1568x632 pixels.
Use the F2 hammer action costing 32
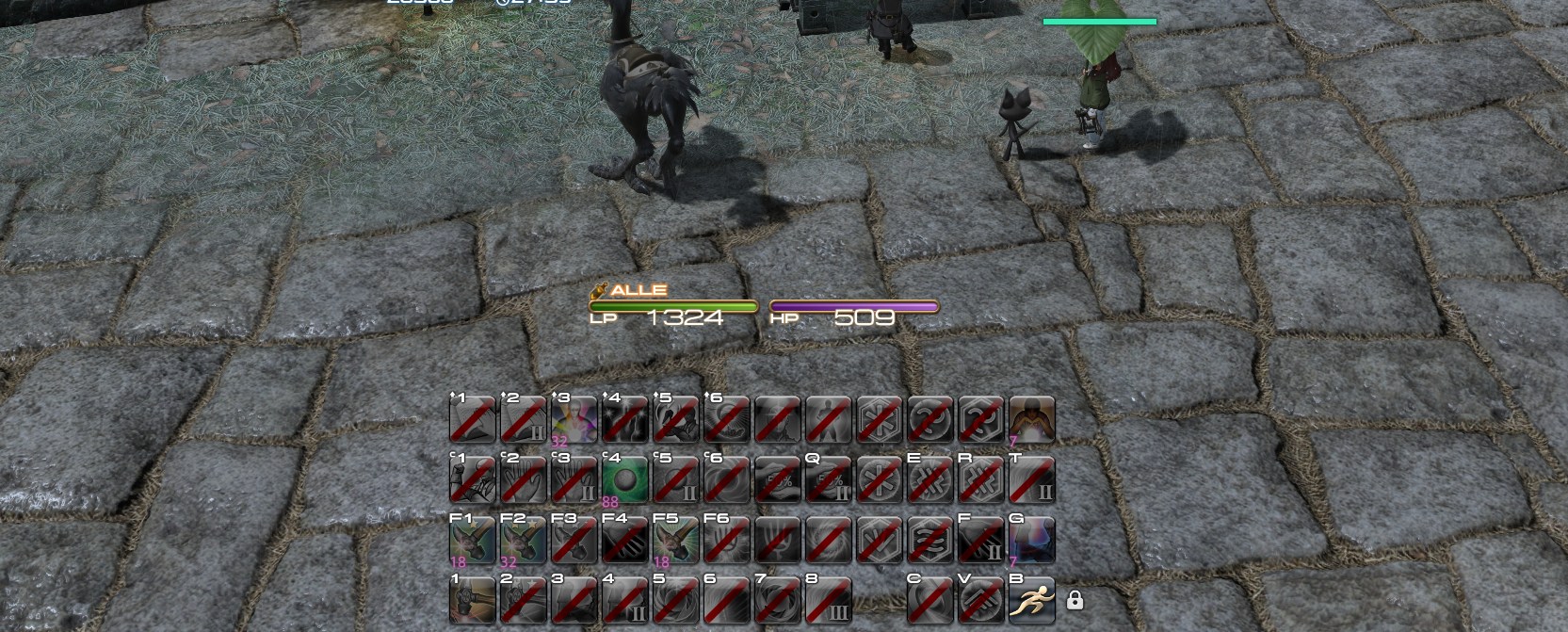[523, 540]
